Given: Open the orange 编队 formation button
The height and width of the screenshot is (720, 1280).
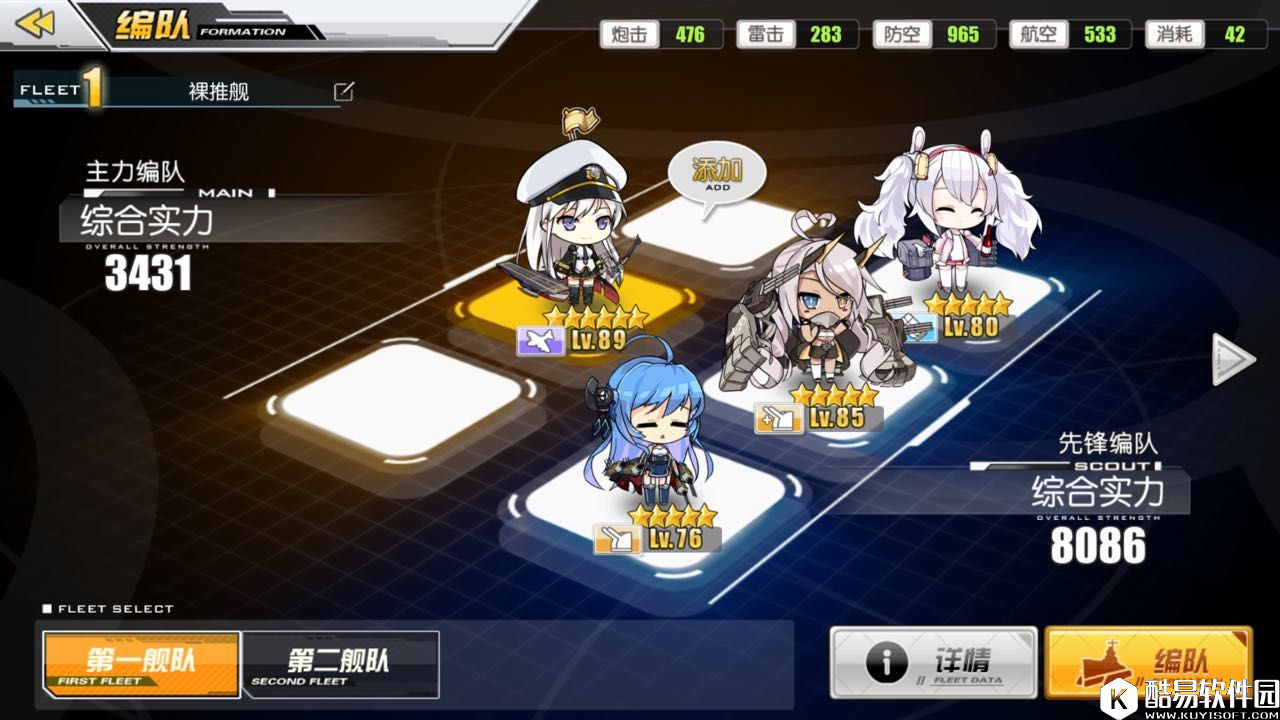Looking at the screenshot, I should click(1148, 662).
